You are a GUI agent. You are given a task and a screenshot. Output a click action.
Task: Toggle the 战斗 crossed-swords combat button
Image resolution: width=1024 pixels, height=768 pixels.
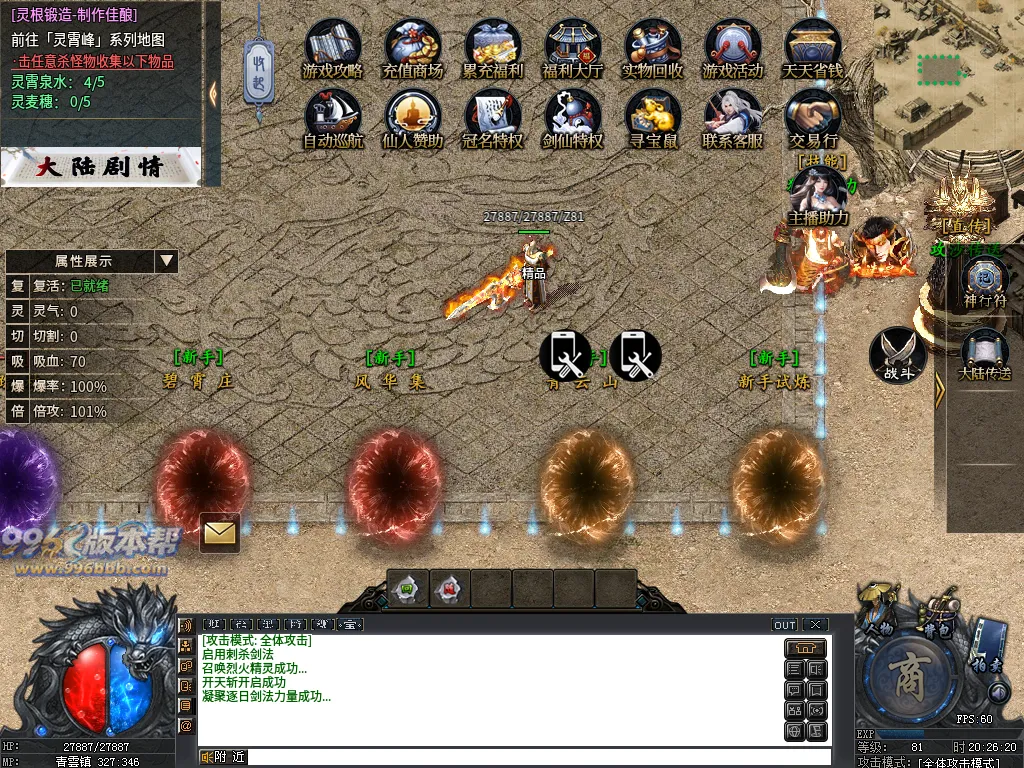point(897,354)
